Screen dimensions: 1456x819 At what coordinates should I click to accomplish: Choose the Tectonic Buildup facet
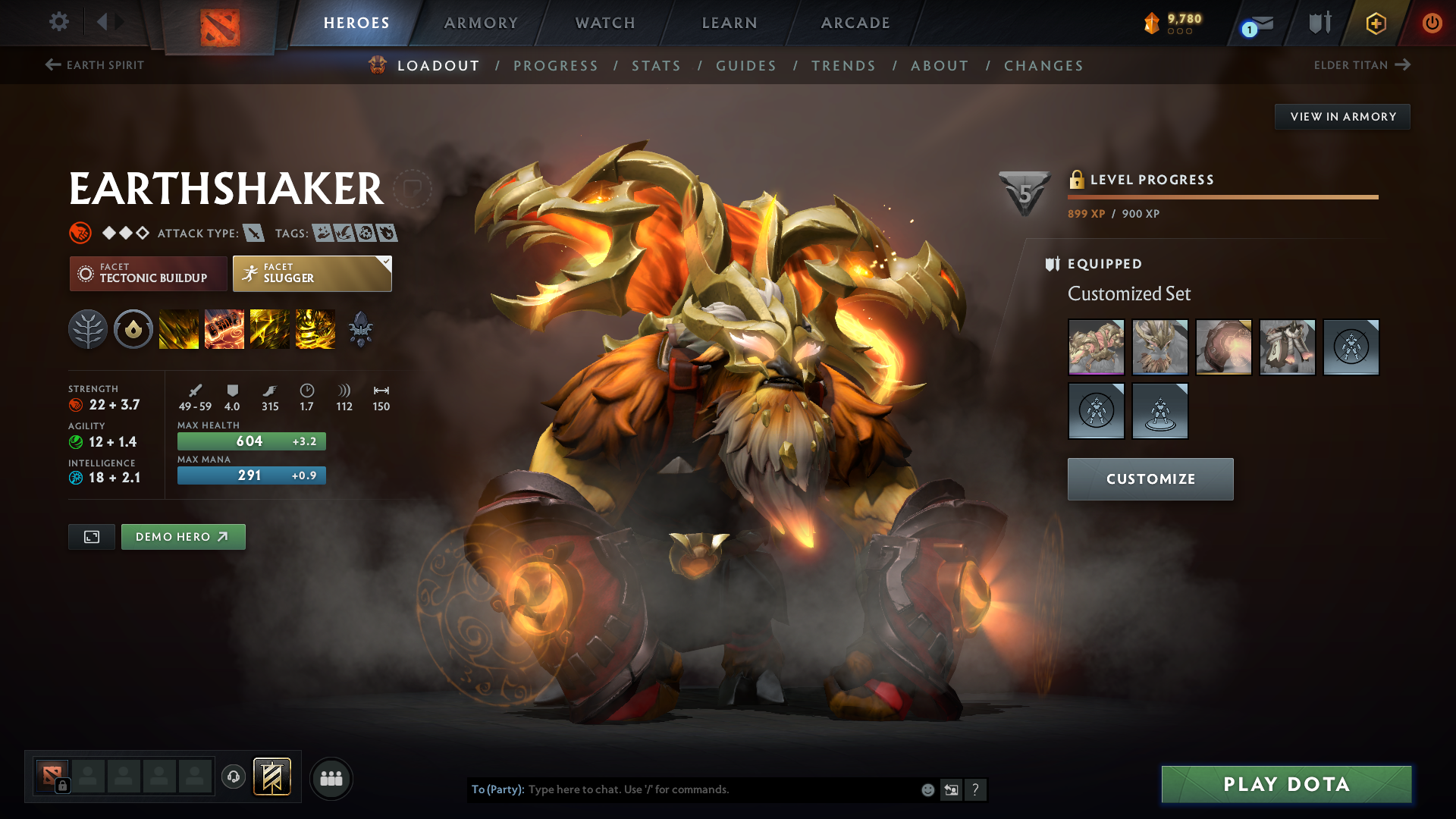(x=149, y=274)
